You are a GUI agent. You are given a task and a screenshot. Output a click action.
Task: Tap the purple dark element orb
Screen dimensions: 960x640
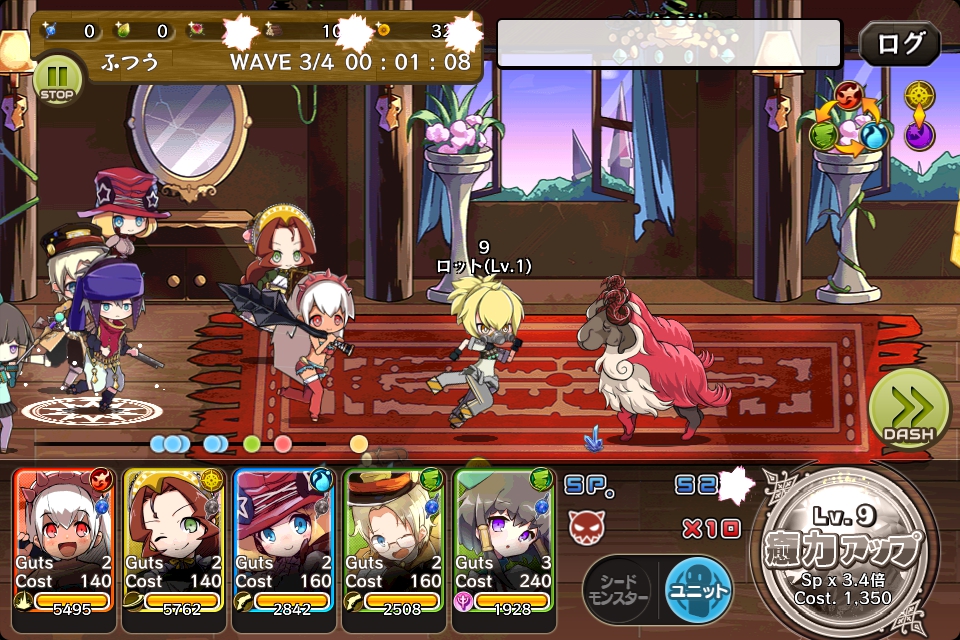[x=920, y=135]
